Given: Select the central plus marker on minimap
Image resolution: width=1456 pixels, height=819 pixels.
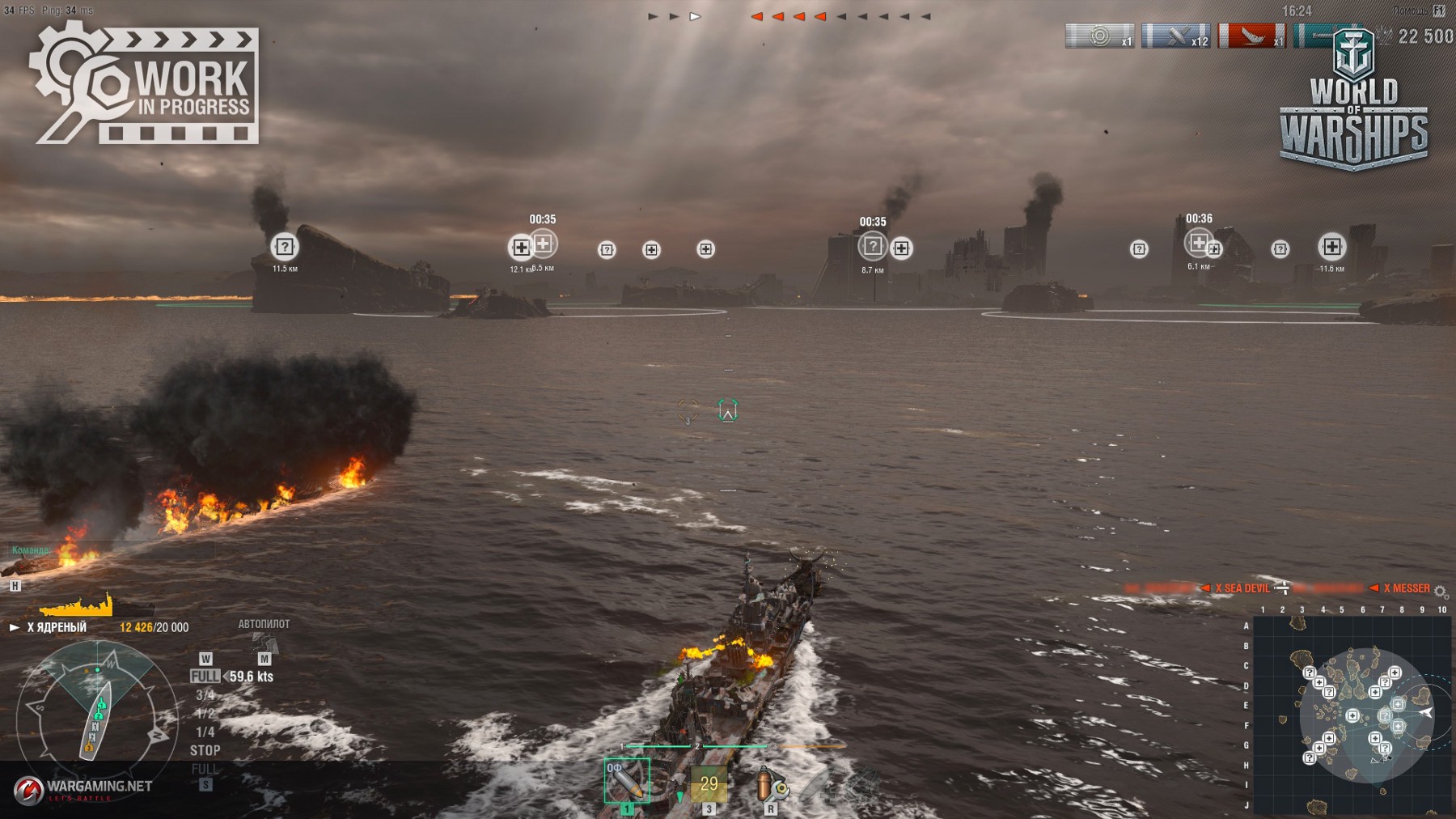Looking at the screenshot, I should 1352,715.
